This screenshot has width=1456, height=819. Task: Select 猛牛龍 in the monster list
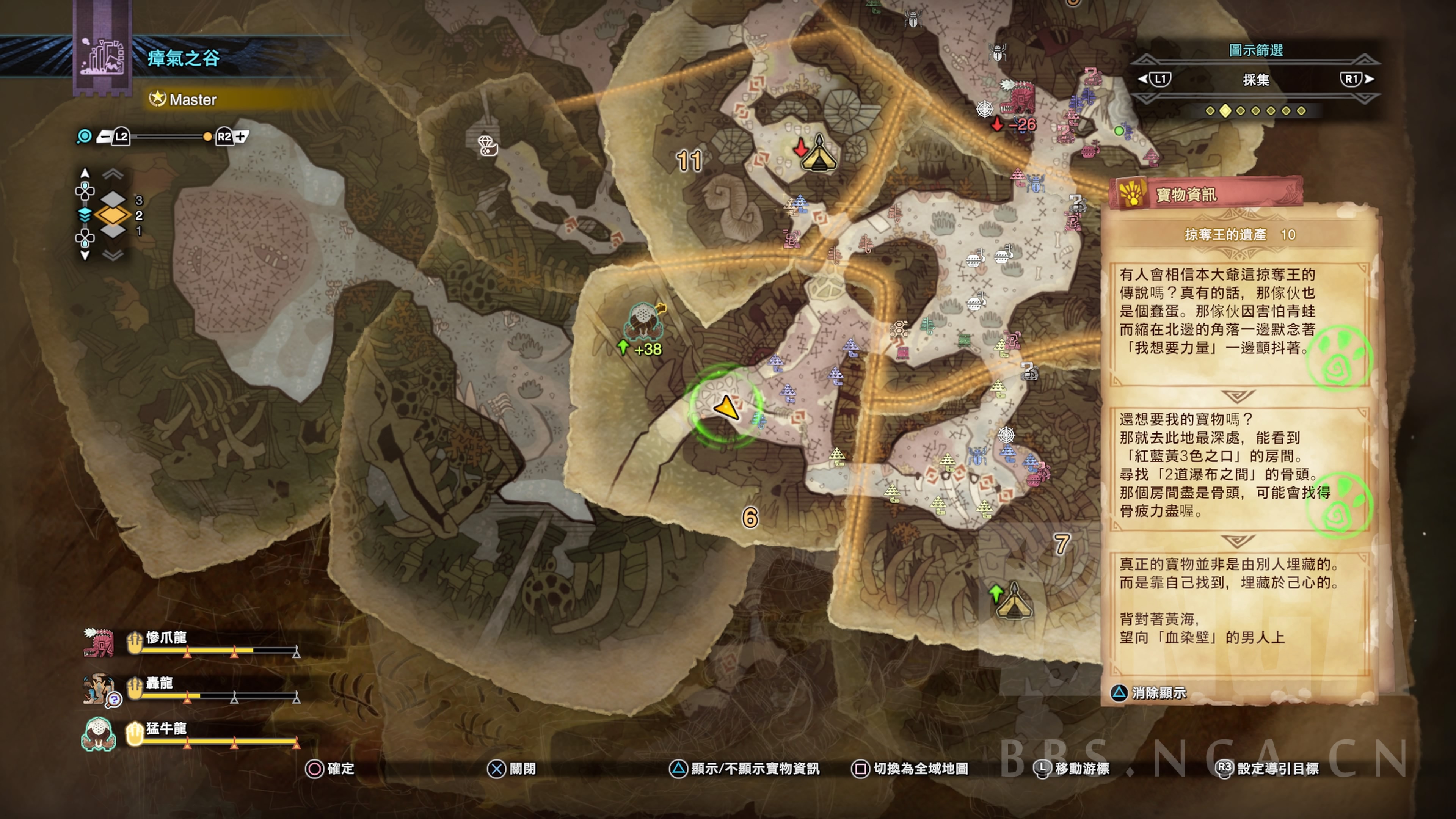[x=166, y=728]
